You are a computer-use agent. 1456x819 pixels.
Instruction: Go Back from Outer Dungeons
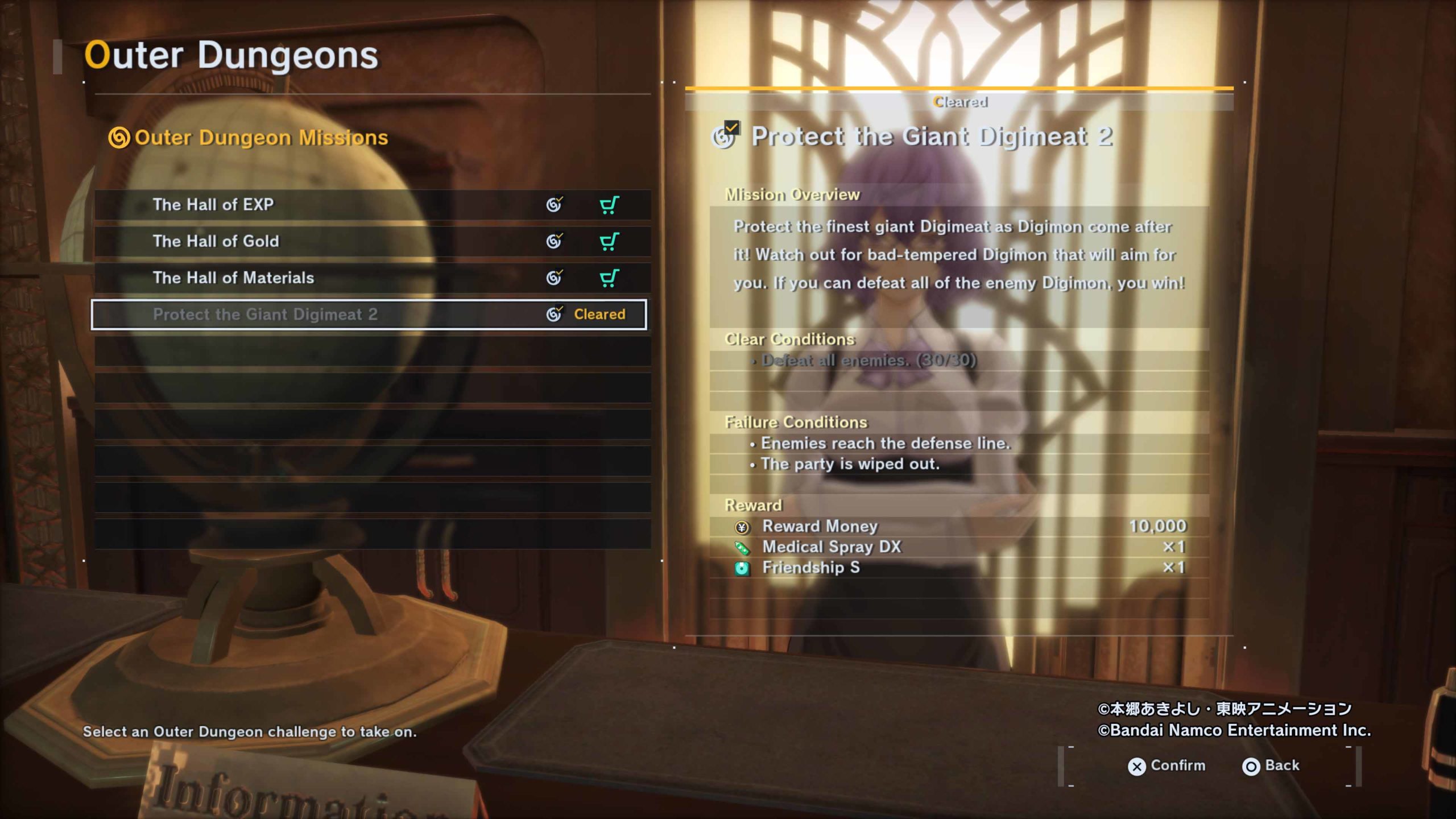point(1271,766)
